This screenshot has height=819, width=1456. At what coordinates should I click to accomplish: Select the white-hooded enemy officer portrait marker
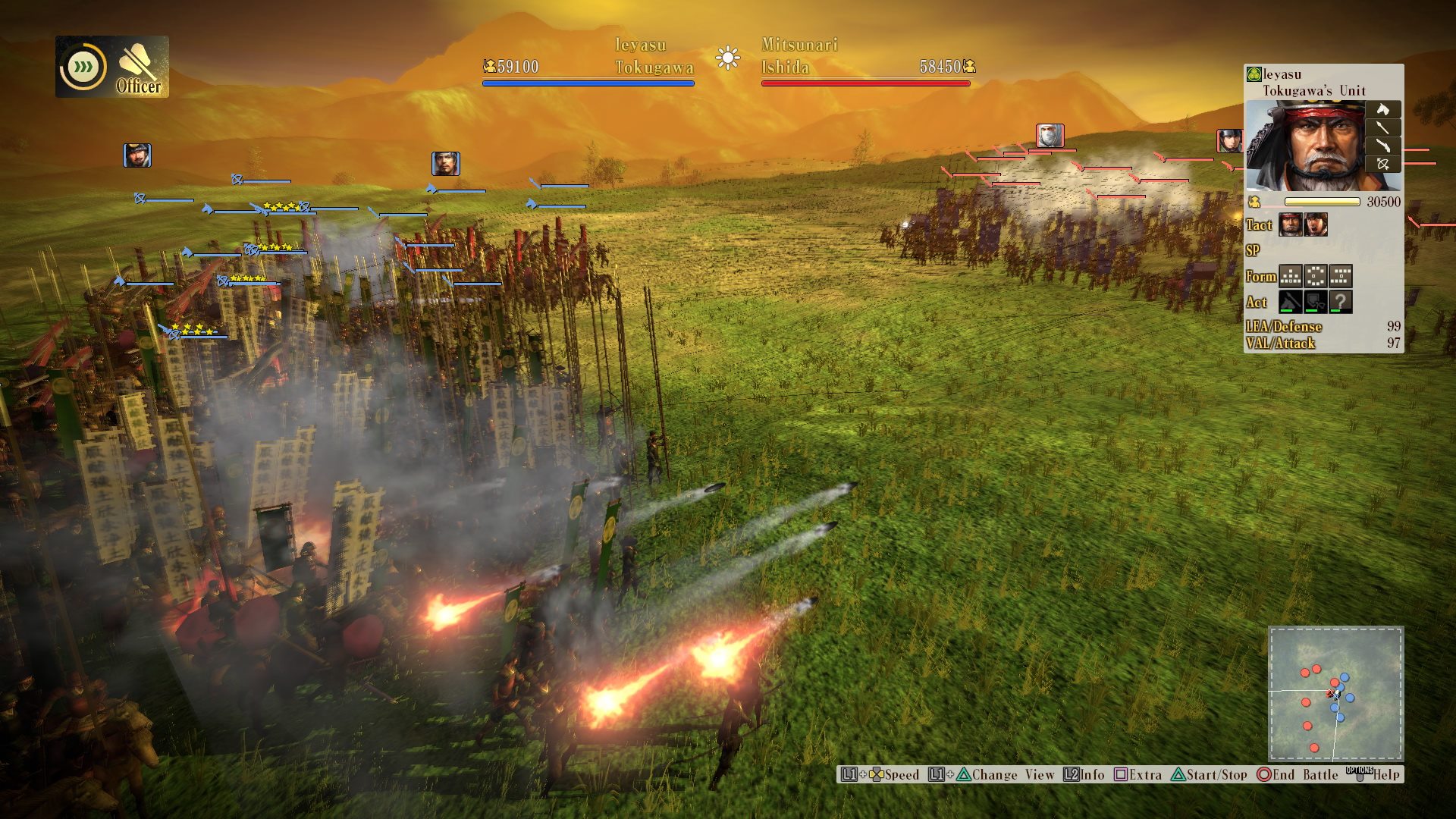pyautogui.click(x=1050, y=136)
